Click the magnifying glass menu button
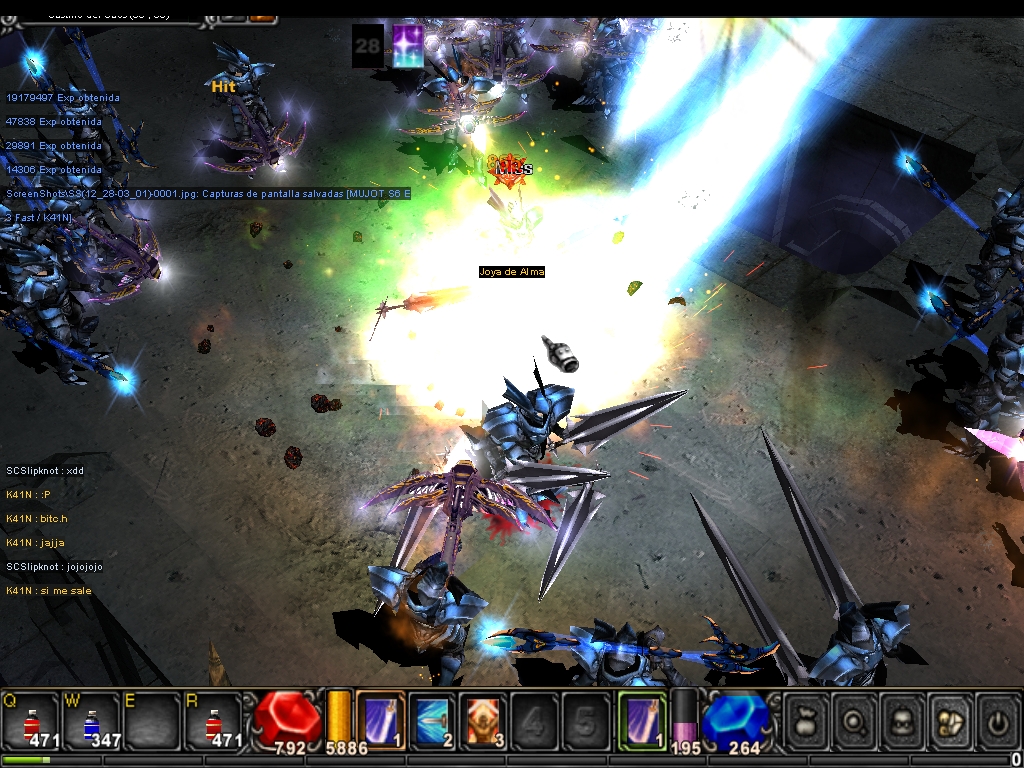Viewport: 1024px width, 768px height. pos(854,720)
